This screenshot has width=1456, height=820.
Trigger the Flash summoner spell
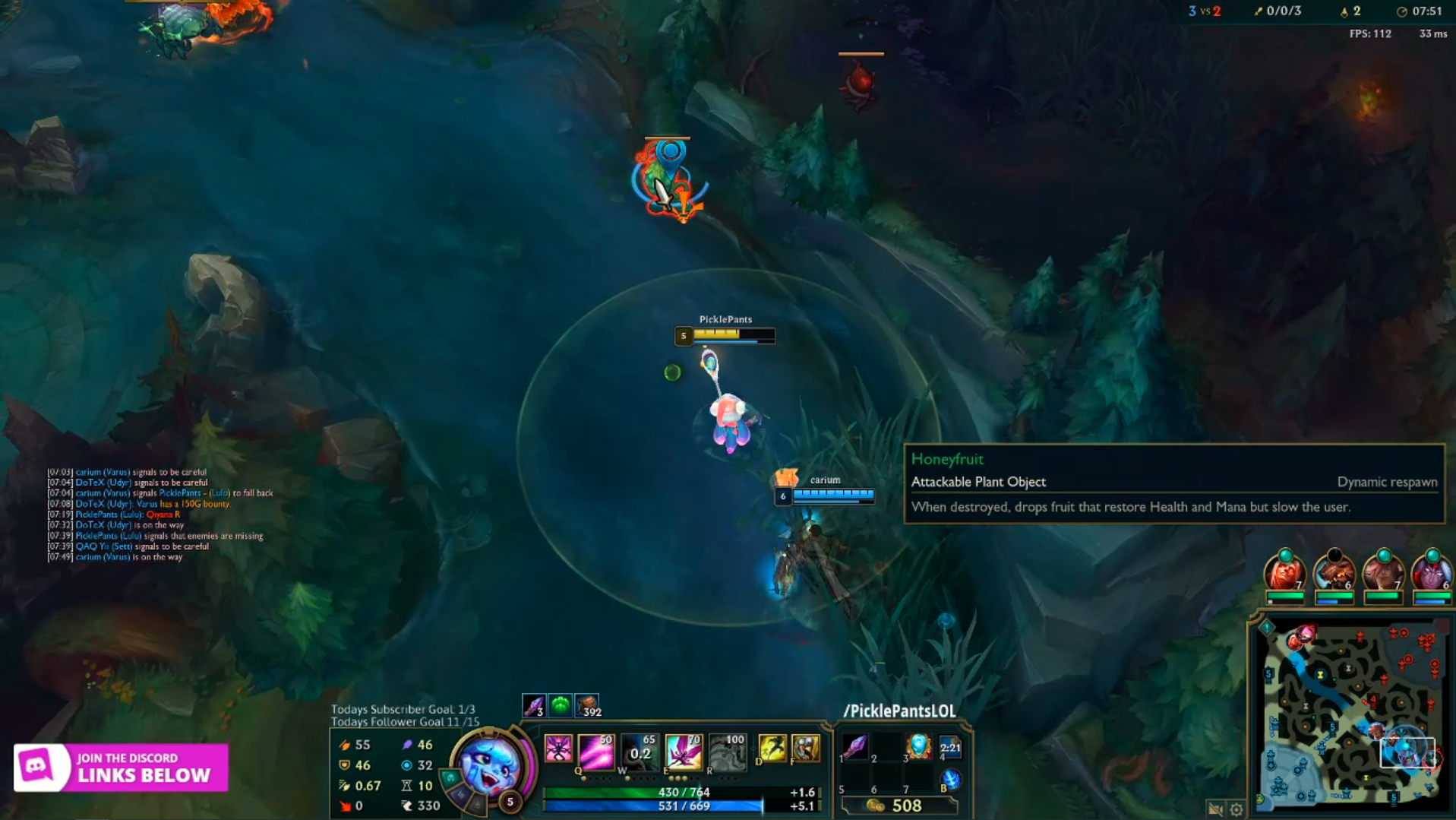772,749
